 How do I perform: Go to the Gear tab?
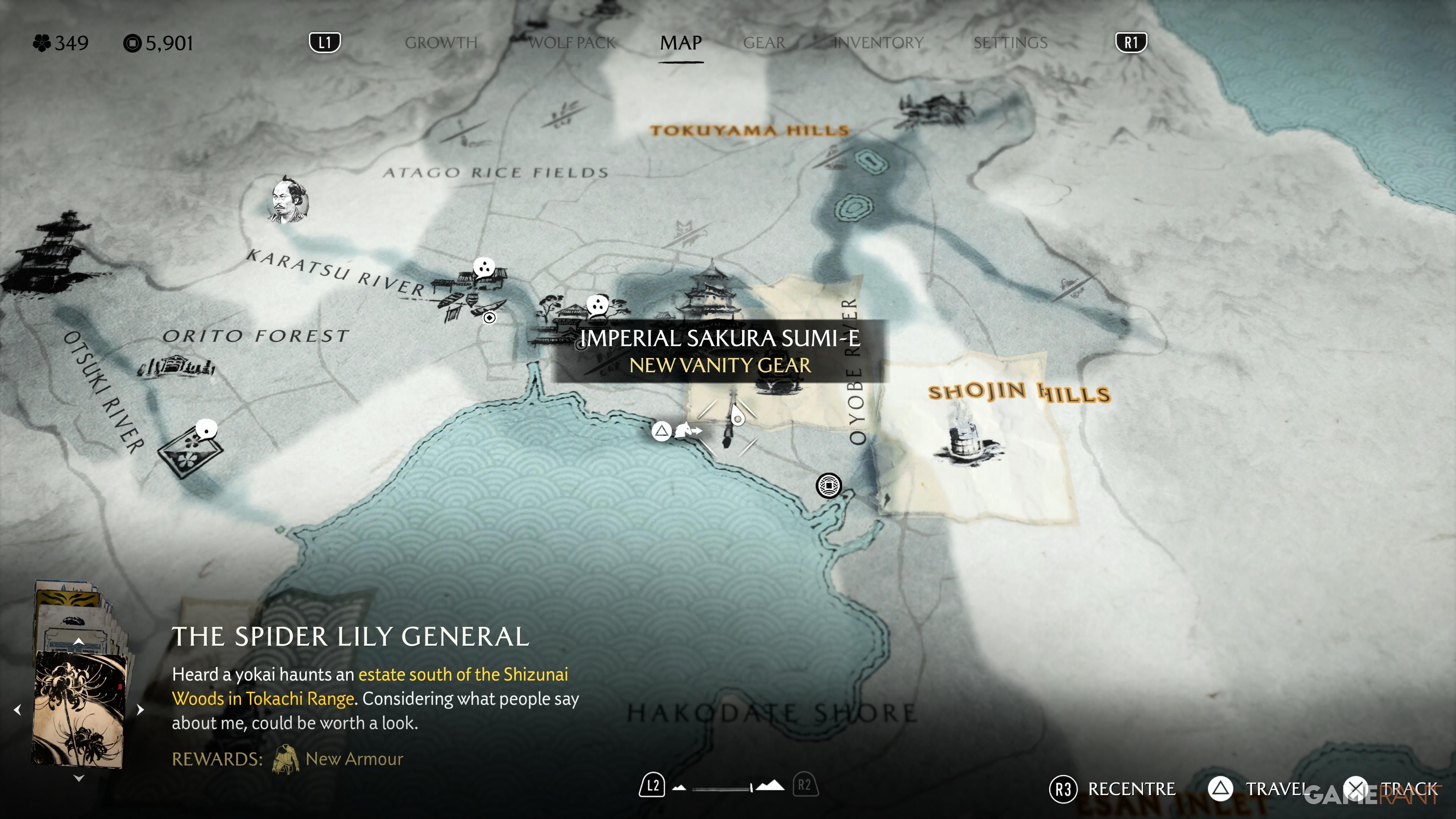(764, 43)
